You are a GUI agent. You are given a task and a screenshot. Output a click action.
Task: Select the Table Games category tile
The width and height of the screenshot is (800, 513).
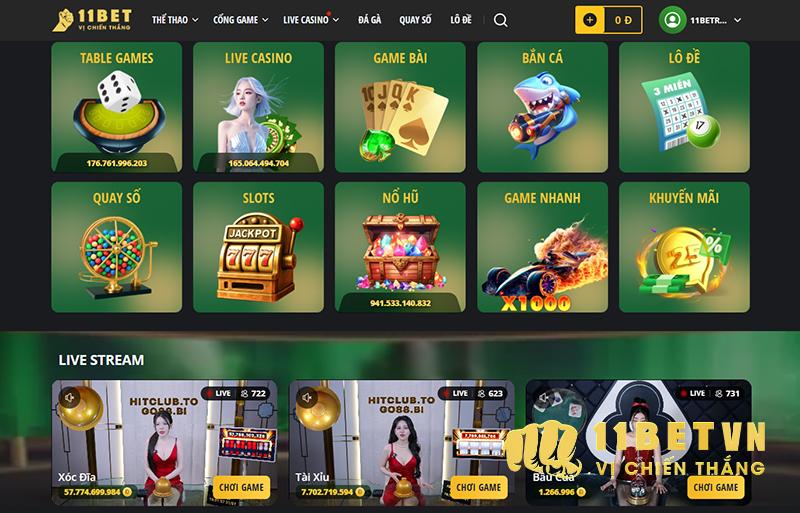point(117,107)
